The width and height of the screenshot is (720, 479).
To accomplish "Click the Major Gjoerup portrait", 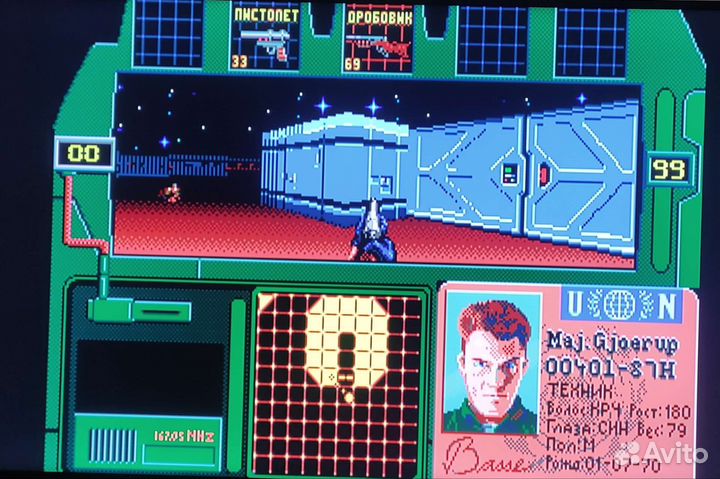I will click(x=491, y=364).
